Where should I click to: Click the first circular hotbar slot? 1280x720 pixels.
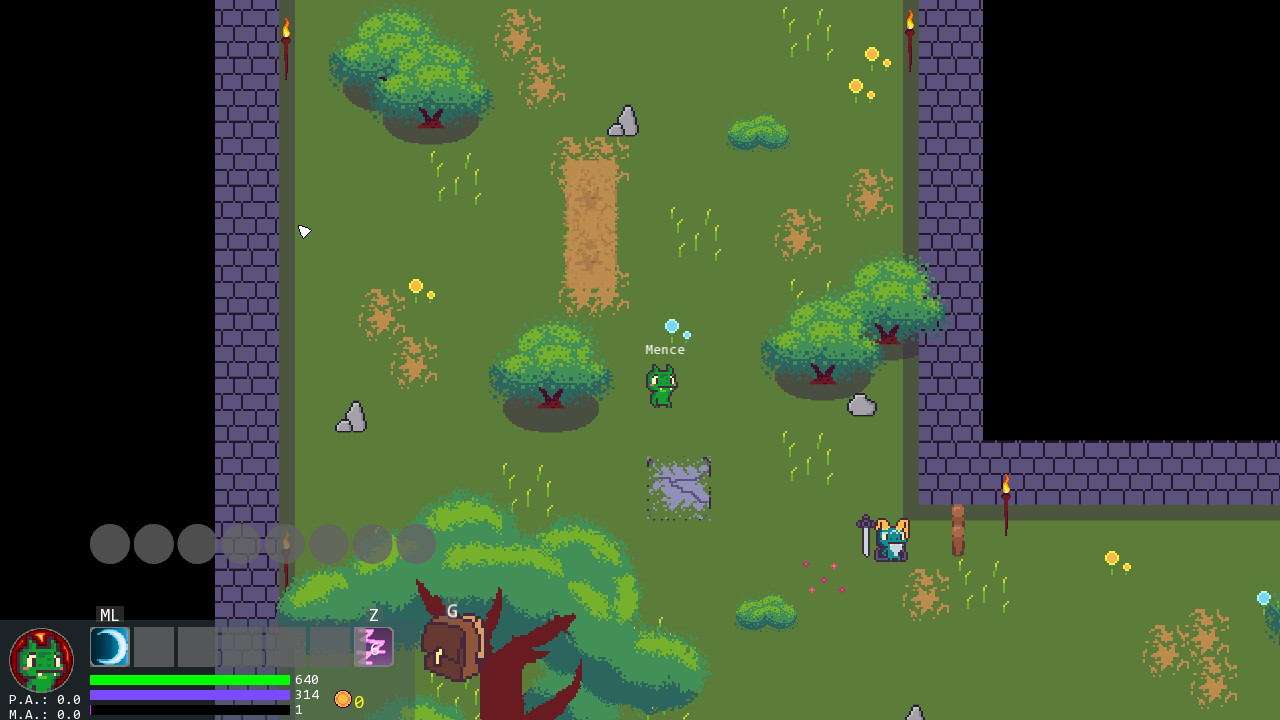click(x=110, y=544)
